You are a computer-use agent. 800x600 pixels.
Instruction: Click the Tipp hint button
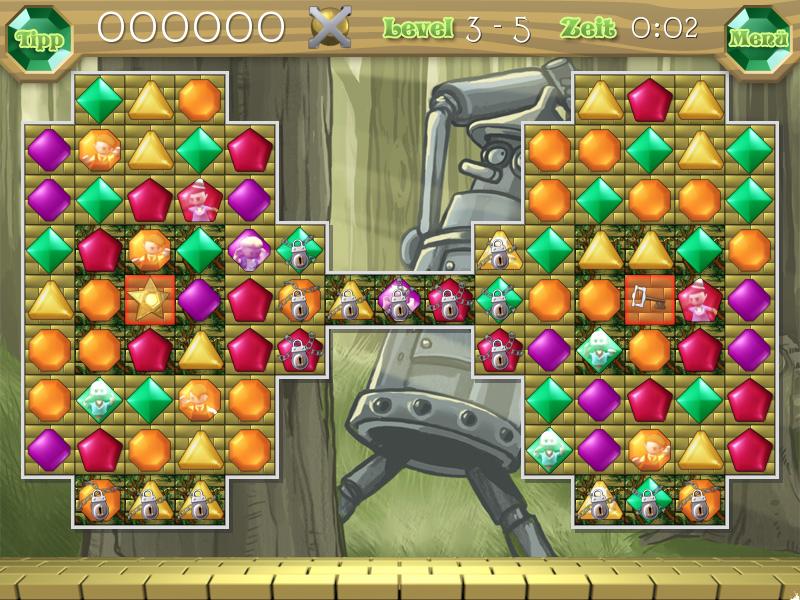(39, 39)
